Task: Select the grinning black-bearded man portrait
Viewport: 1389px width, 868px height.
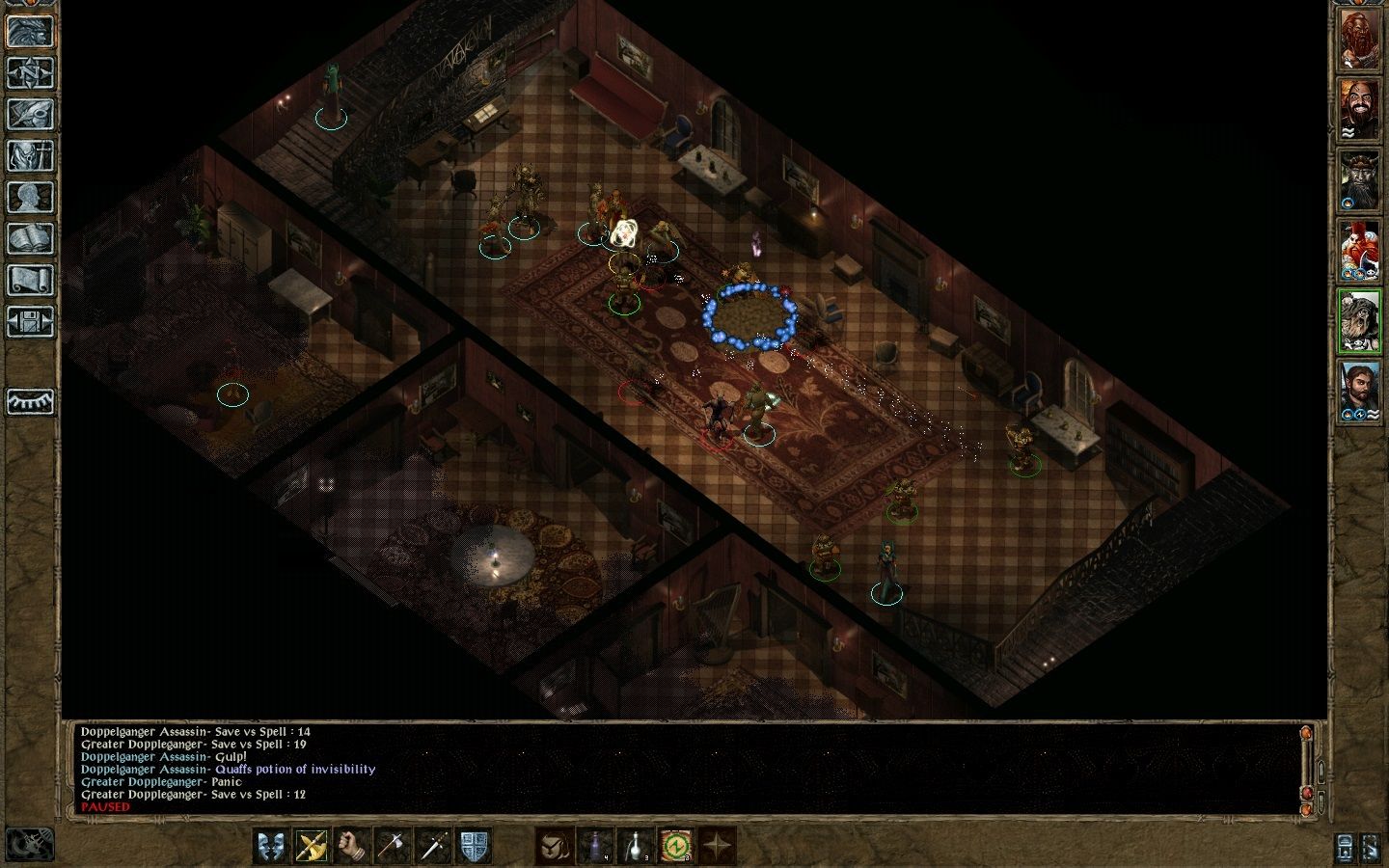Action: (1359, 110)
